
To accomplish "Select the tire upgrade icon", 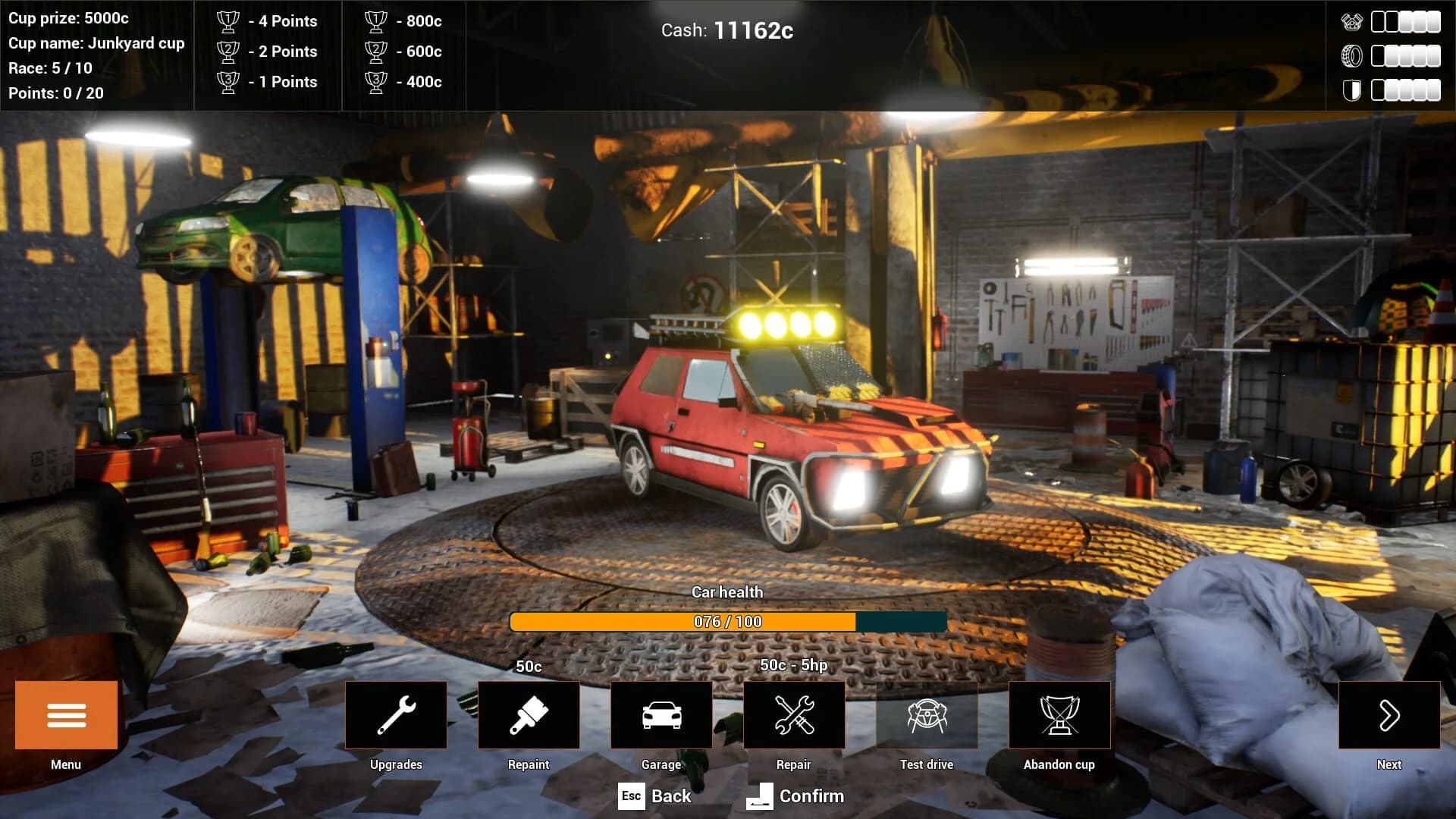I will (1351, 55).
